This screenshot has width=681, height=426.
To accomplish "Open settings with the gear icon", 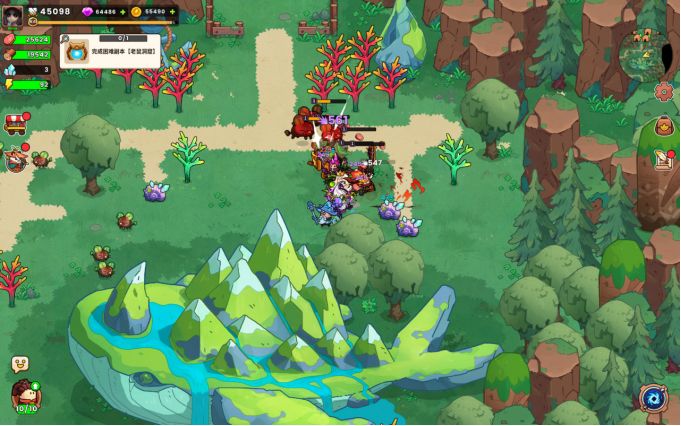I will pyautogui.click(x=664, y=91).
